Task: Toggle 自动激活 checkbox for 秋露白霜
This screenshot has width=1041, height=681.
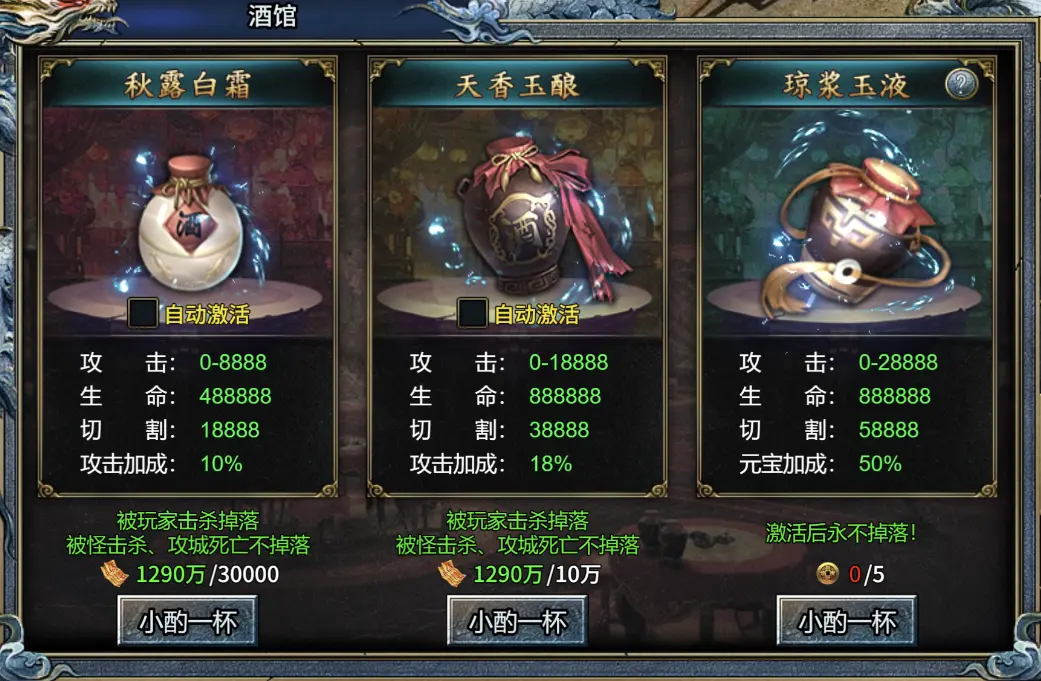Action: [144, 314]
